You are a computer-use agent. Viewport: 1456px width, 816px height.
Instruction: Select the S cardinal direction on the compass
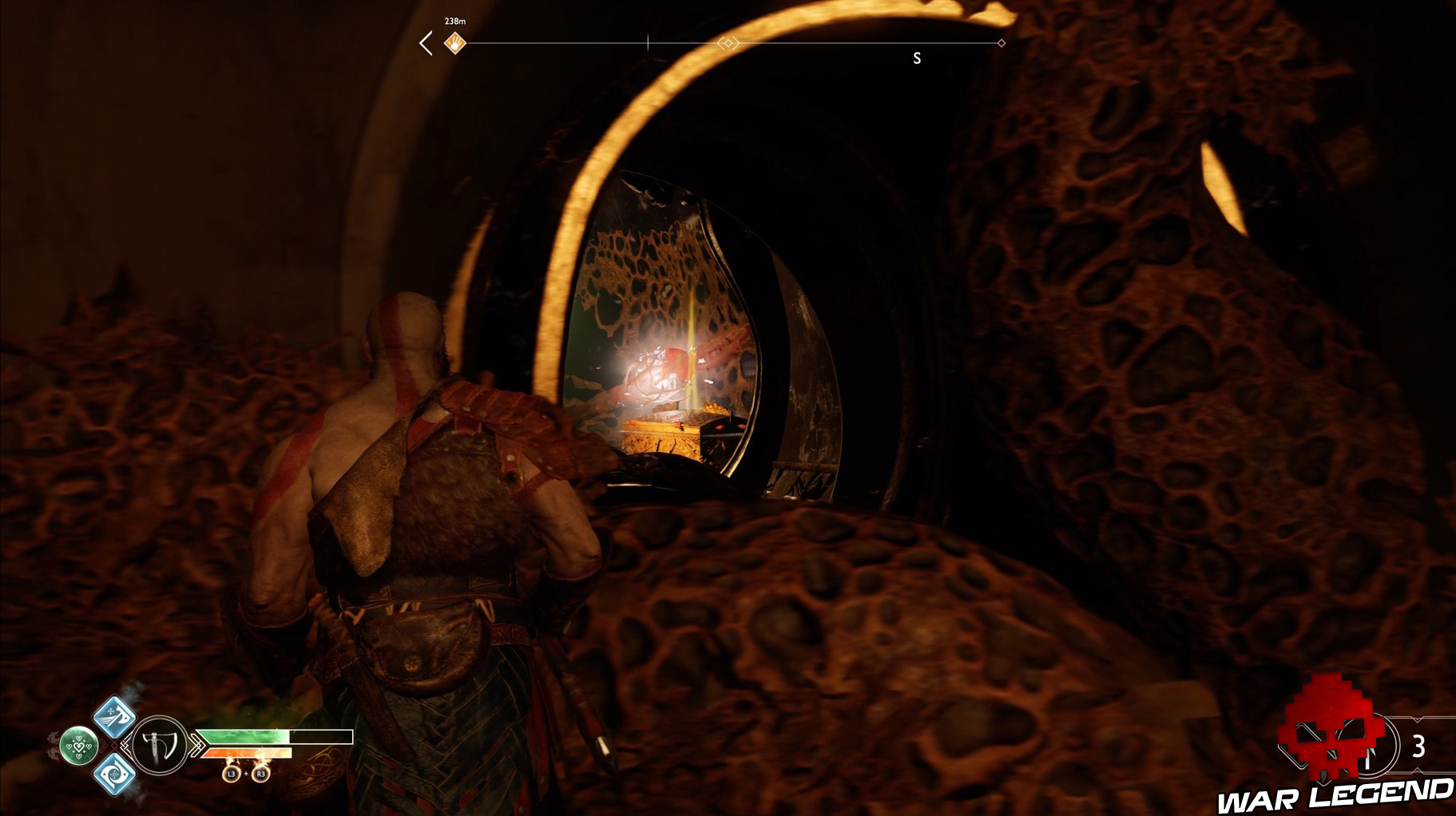click(x=916, y=57)
